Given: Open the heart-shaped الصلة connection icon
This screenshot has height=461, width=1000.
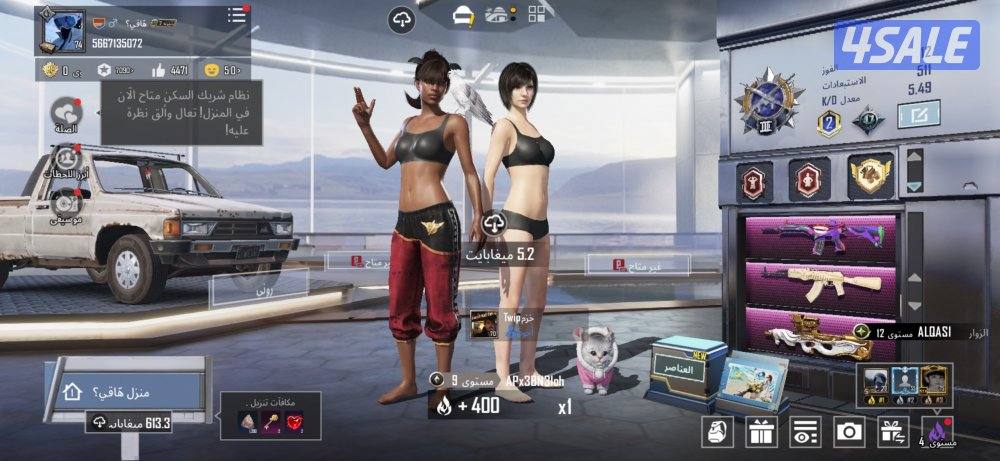Looking at the screenshot, I should tap(68, 116).
